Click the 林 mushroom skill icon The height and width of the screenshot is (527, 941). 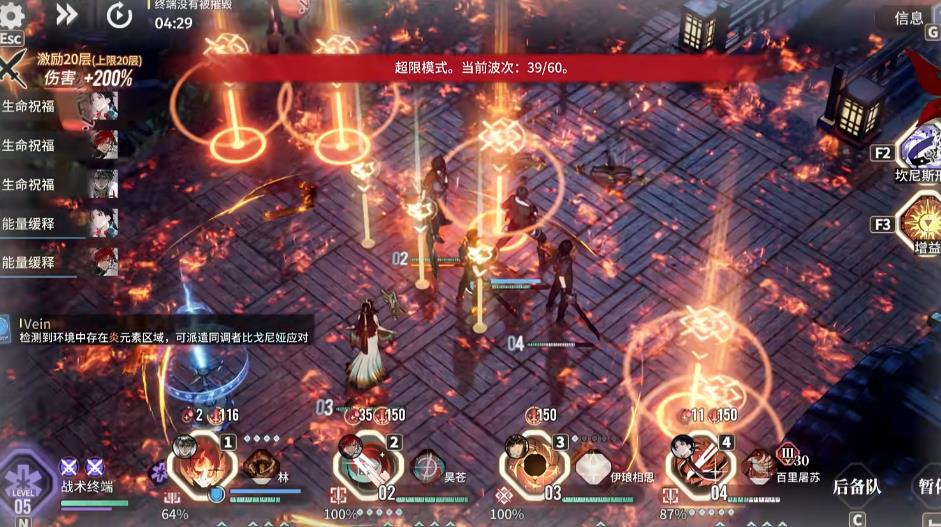[x=262, y=467]
